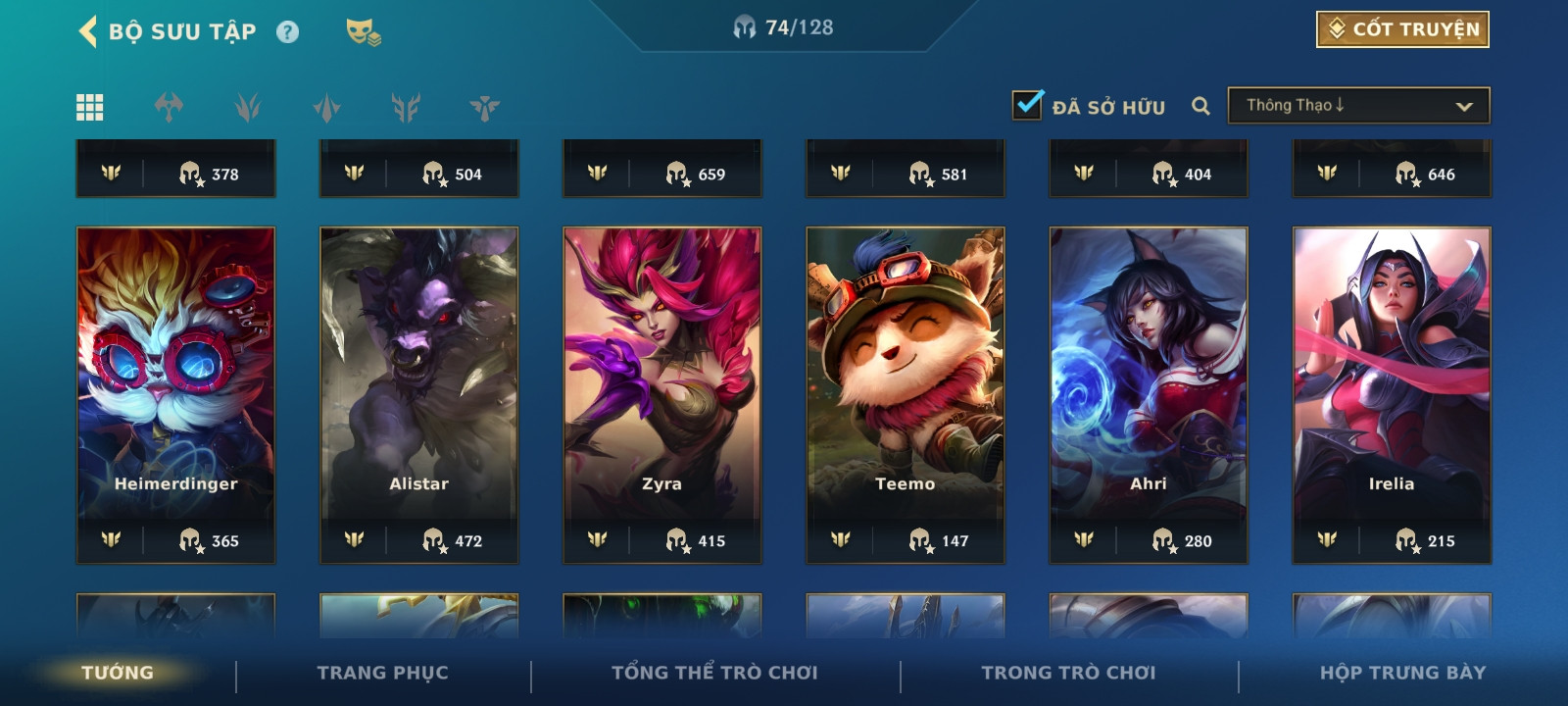Viewport: 1568px width, 706px height.
Task: Go back from Bộ Sưu Tập
Action: [88, 31]
